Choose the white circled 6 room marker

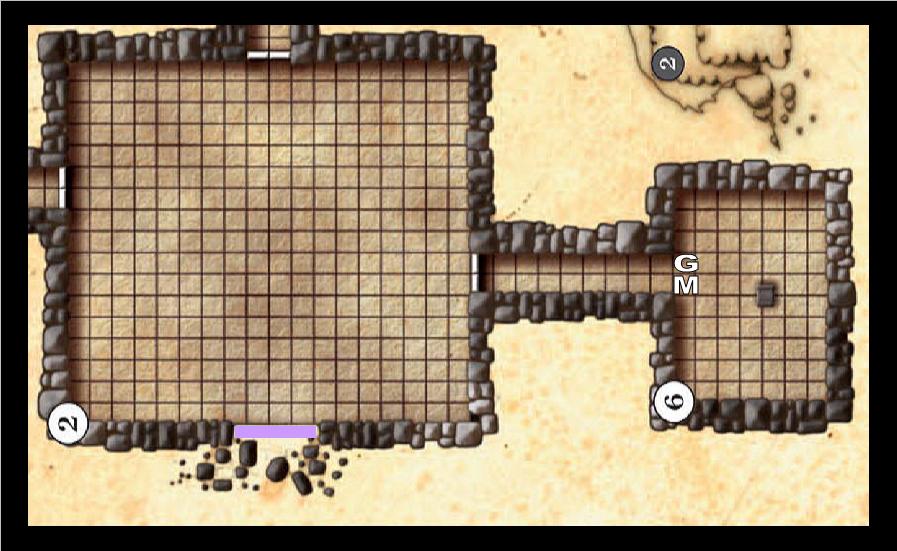tap(673, 402)
